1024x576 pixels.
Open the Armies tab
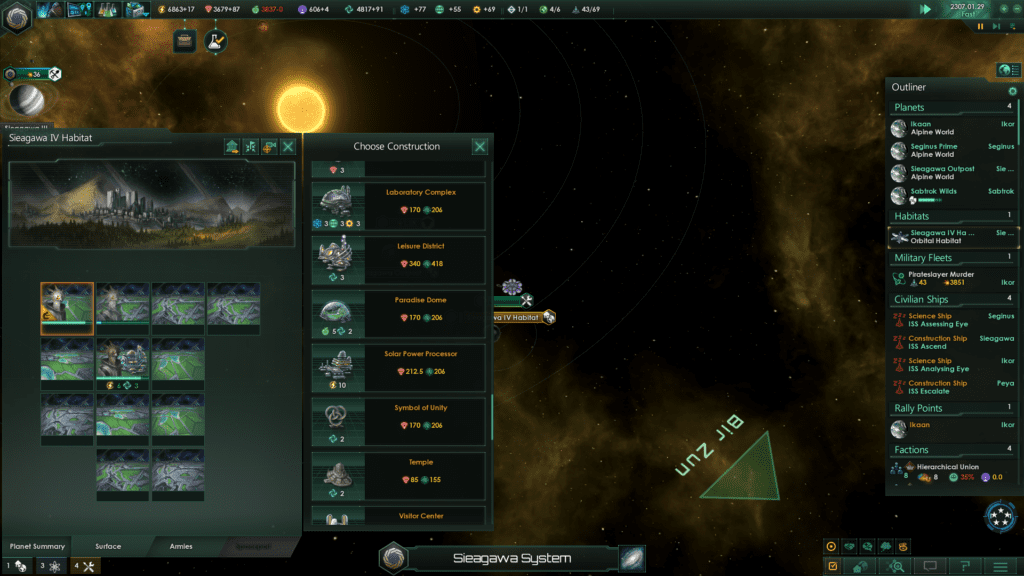coord(181,546)
